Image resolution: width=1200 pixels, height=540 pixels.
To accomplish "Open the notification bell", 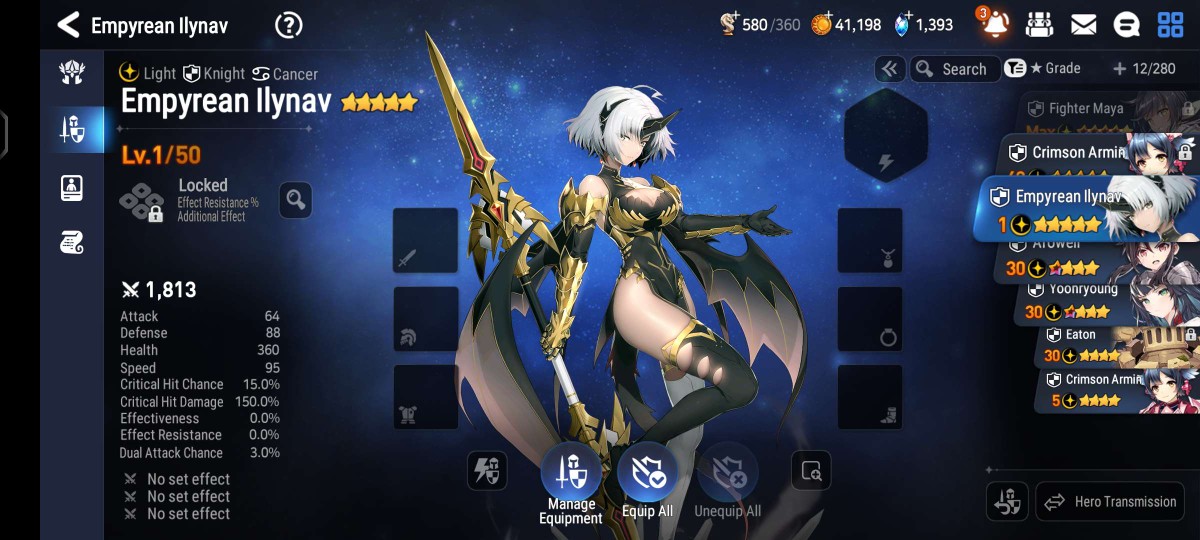I will [995, 25].
